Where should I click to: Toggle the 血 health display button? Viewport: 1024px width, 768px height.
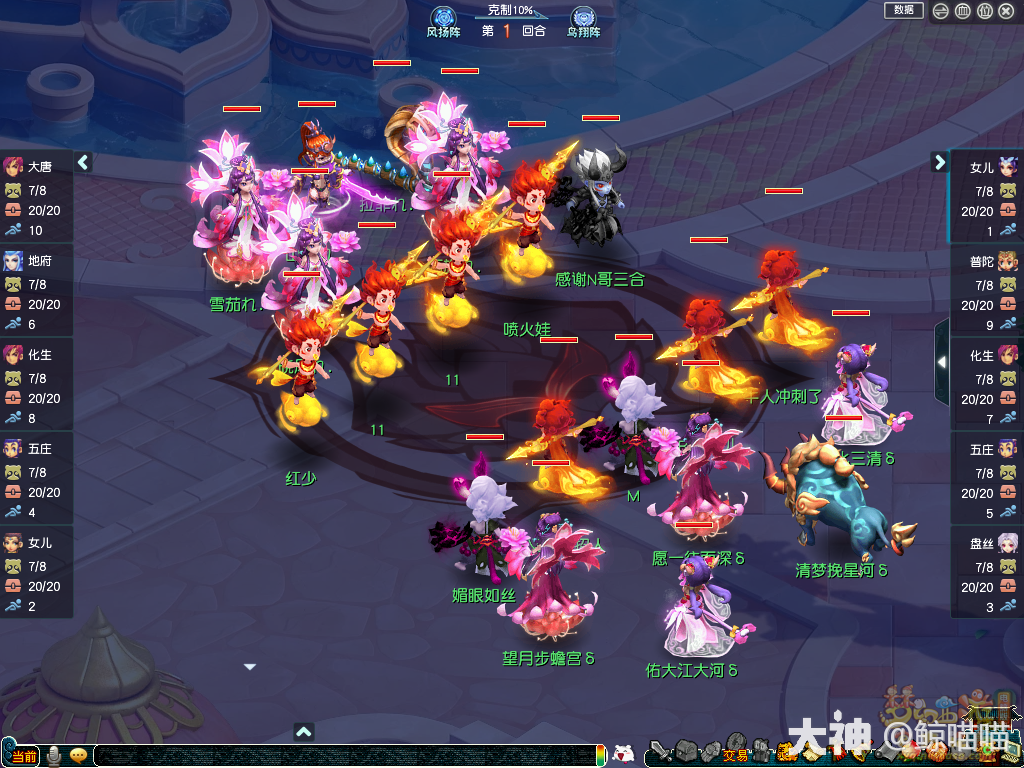click(x=962, y=11)
